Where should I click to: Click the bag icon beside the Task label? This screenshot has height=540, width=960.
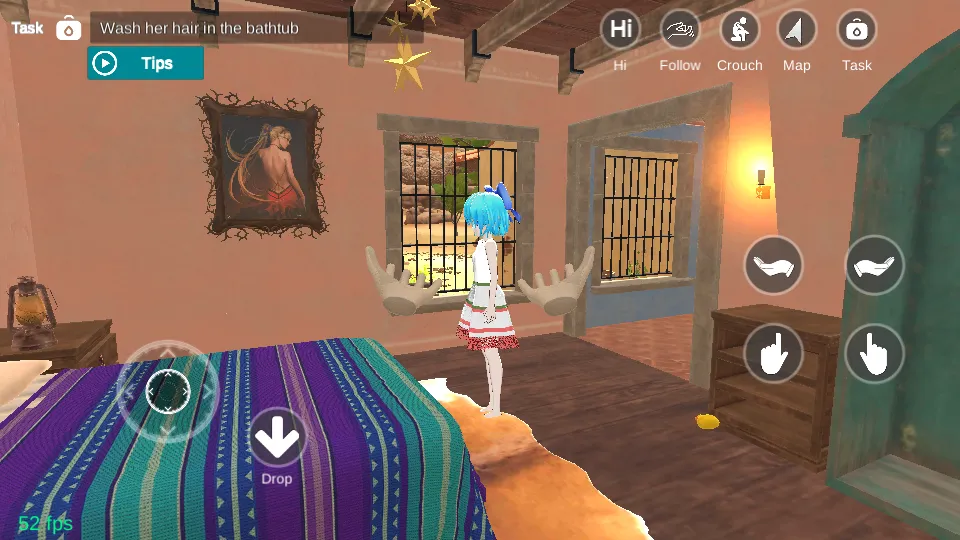click(68, 28)
